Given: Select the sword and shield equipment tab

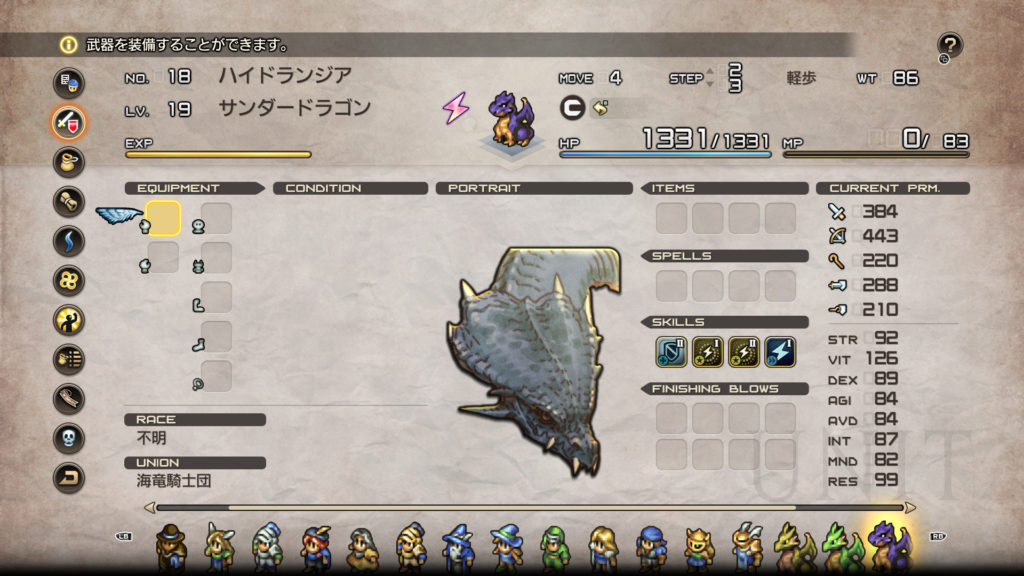Looking at the screenshot, I should pos(68,122).
